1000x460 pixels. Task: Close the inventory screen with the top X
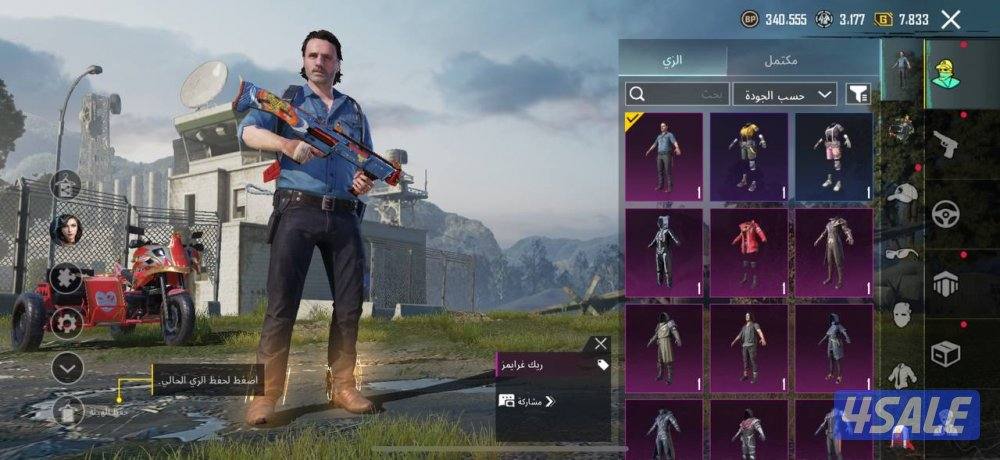click(951, 19)
